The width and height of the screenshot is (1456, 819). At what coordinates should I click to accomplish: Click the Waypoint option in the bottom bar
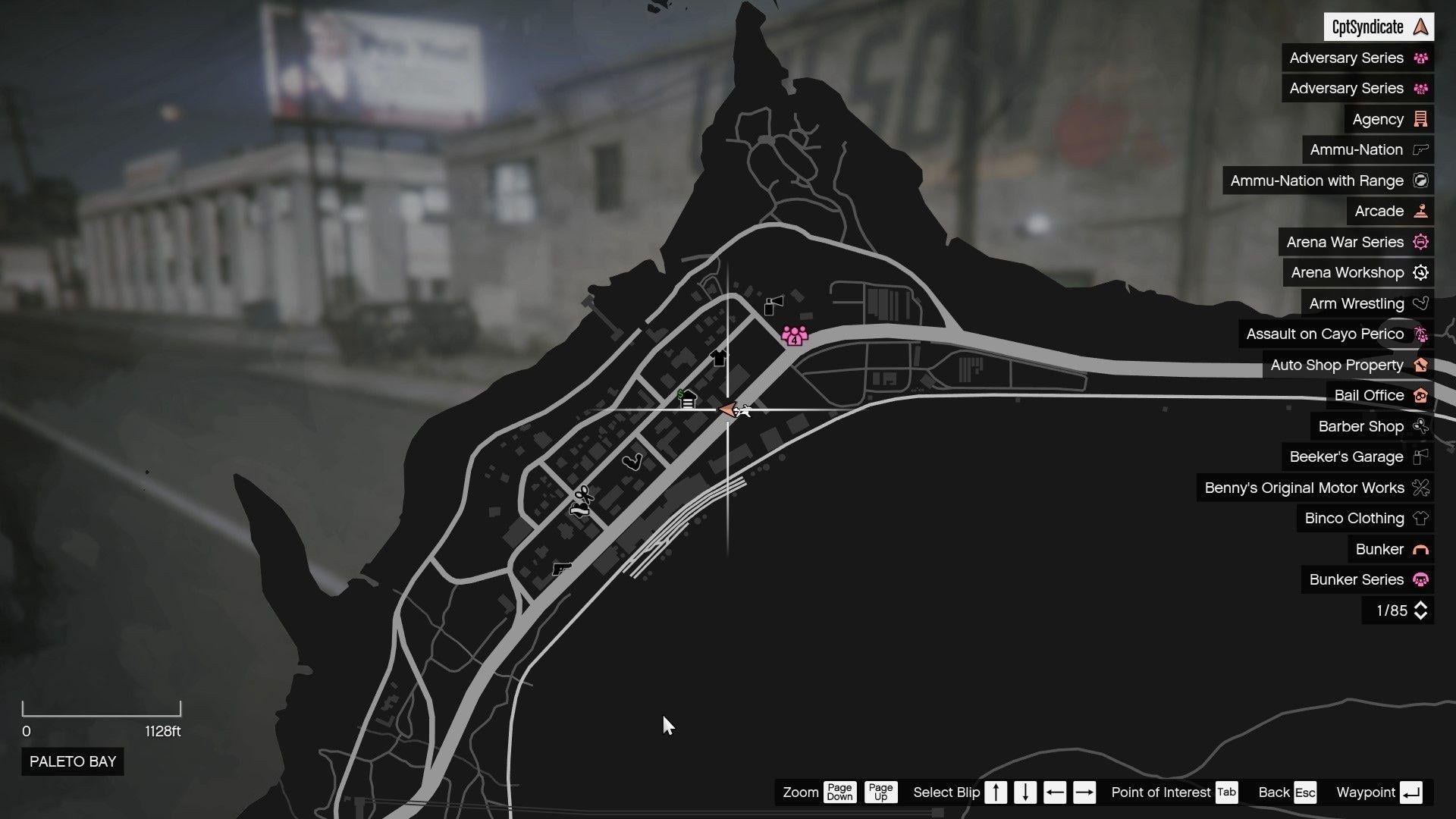tap(1366, 792)
